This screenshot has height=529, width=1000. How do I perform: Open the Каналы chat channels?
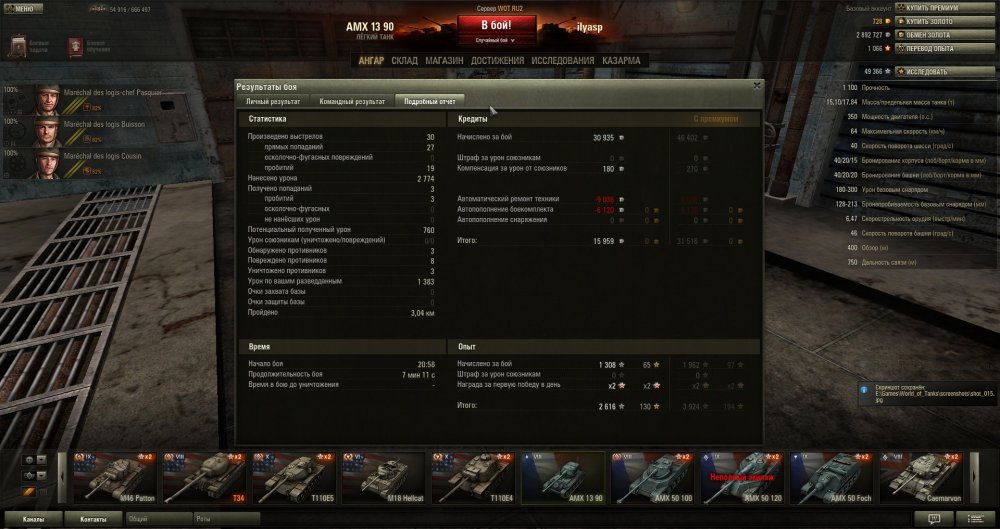point(34,520)
